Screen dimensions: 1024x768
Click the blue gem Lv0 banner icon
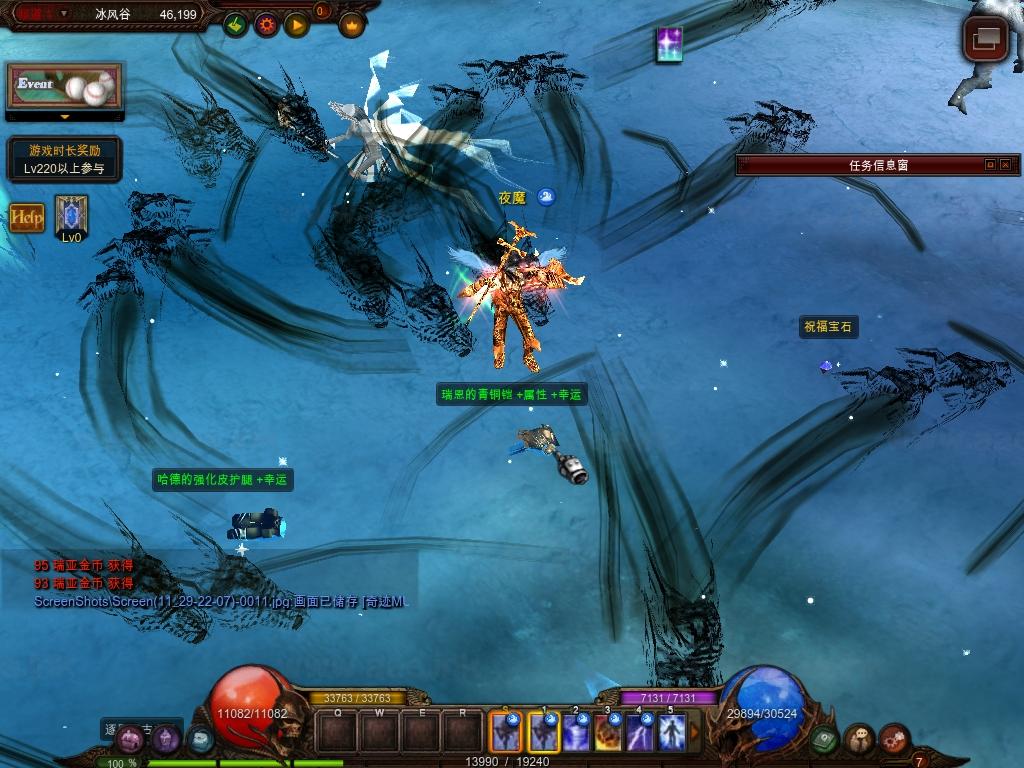coord(71,215)
